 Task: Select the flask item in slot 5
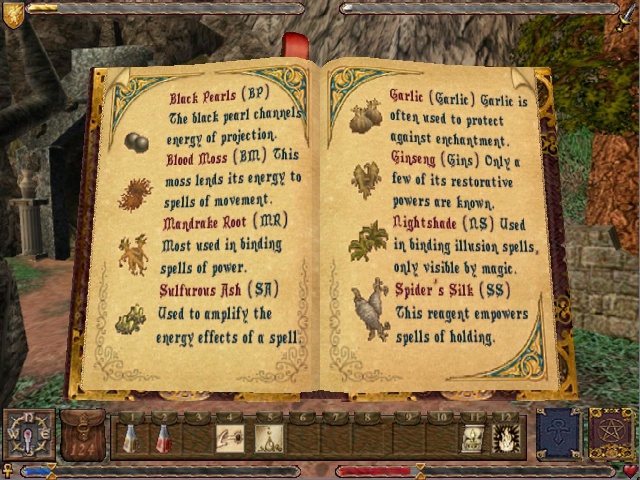[268, 438]
